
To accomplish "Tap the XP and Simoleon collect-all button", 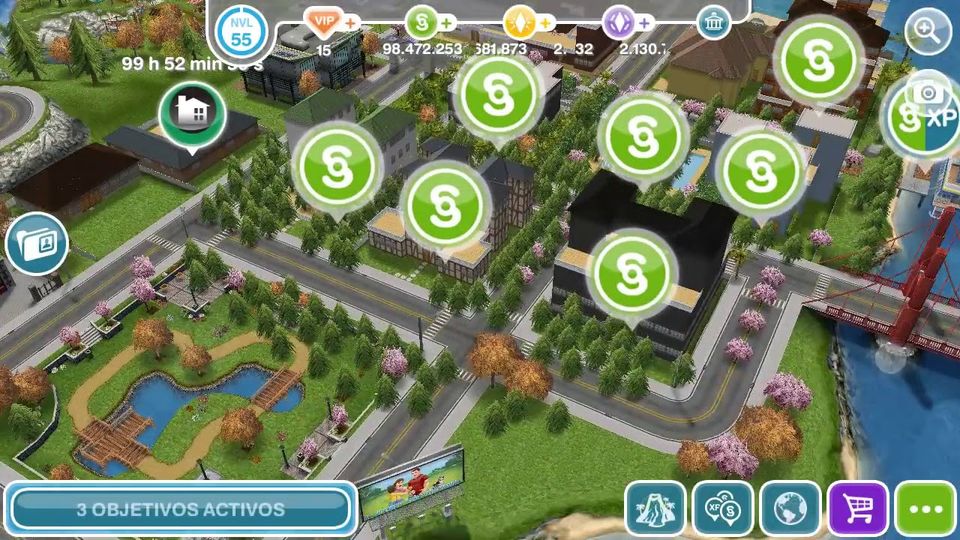I will 723,509.
